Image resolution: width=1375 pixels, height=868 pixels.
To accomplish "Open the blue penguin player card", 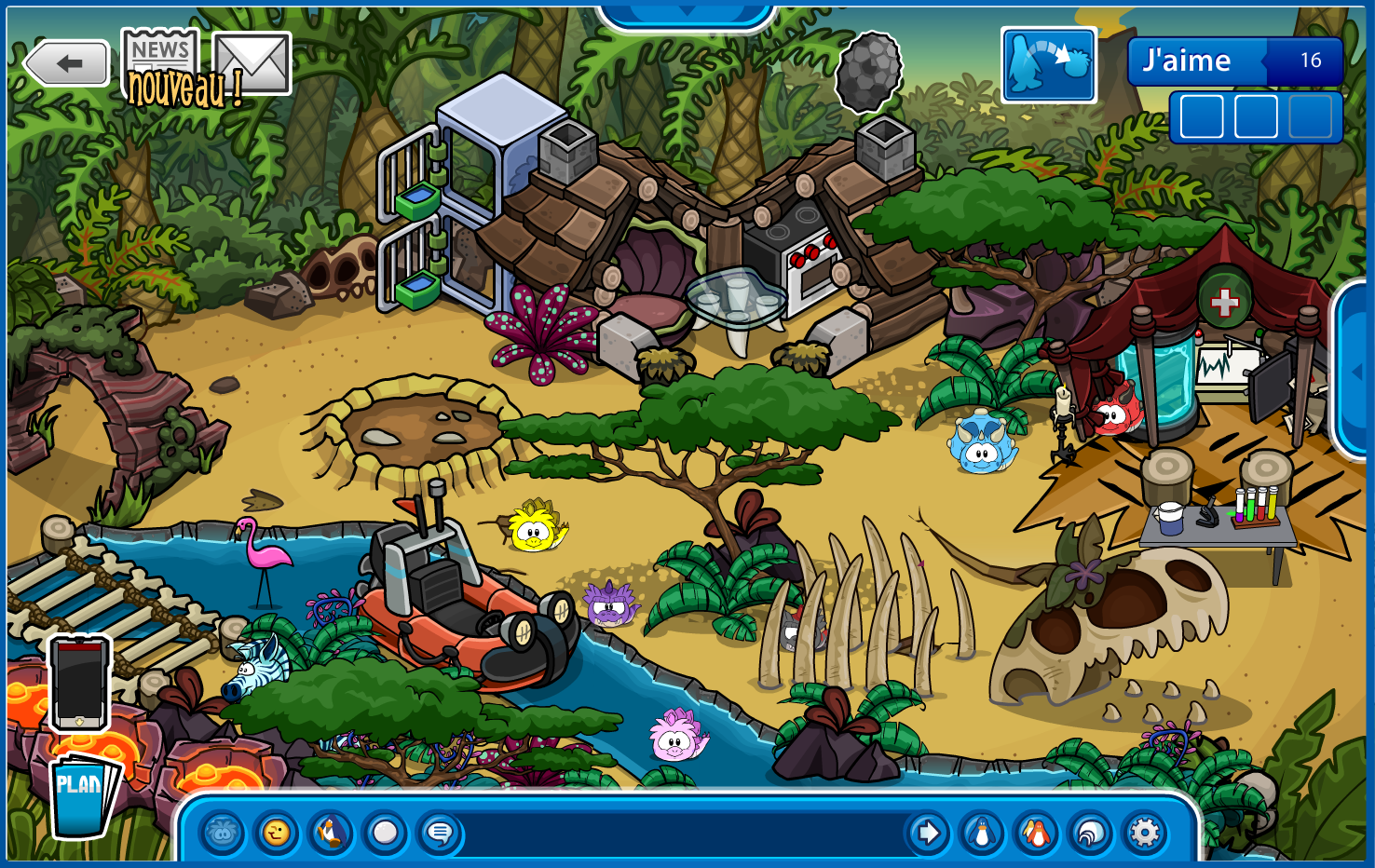I will coord(982,833).
